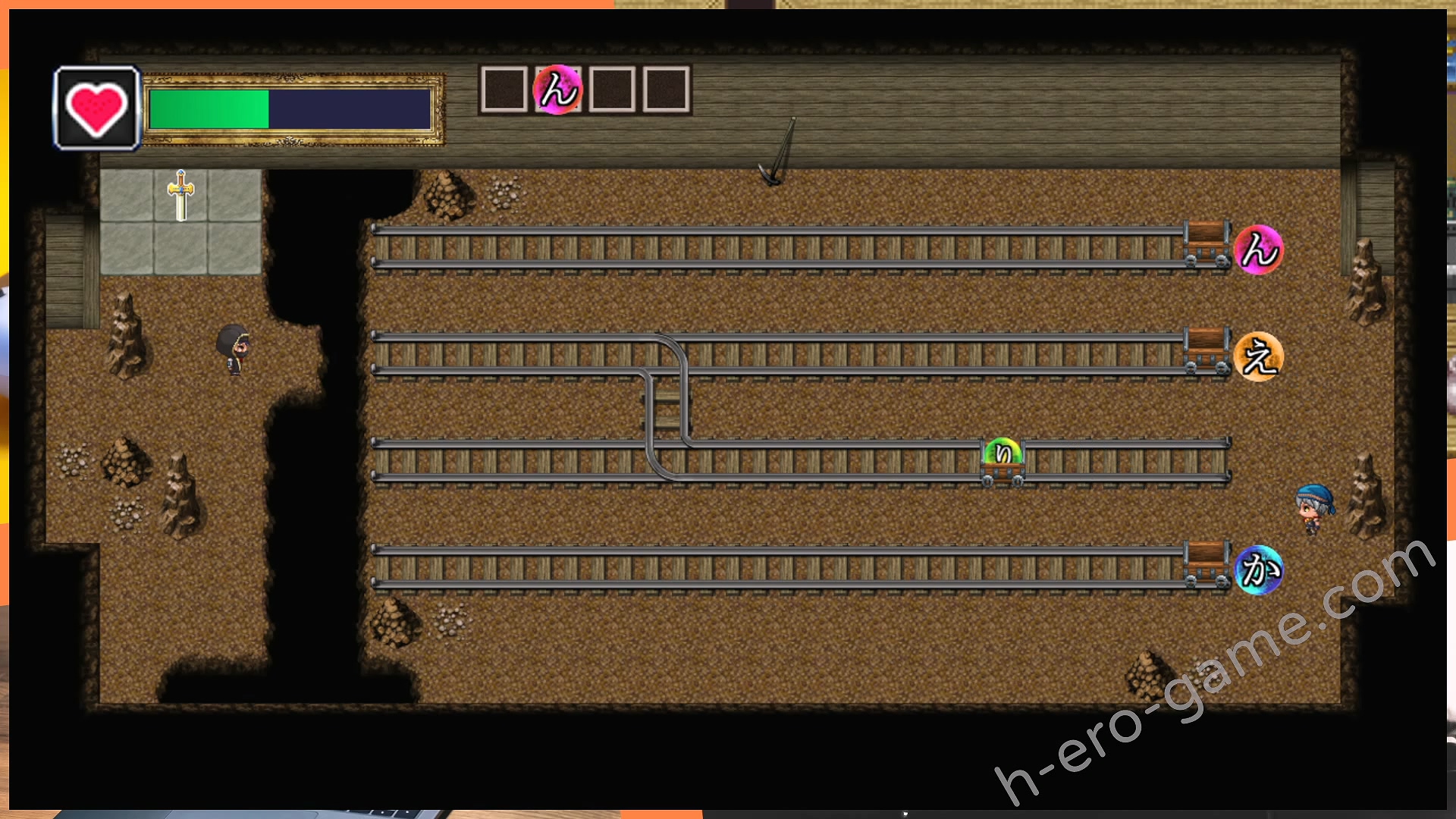The width and height of the screenshot is (1456, 819).
Task: Click the heart icon beside the health bar
Action: (96, 108)
